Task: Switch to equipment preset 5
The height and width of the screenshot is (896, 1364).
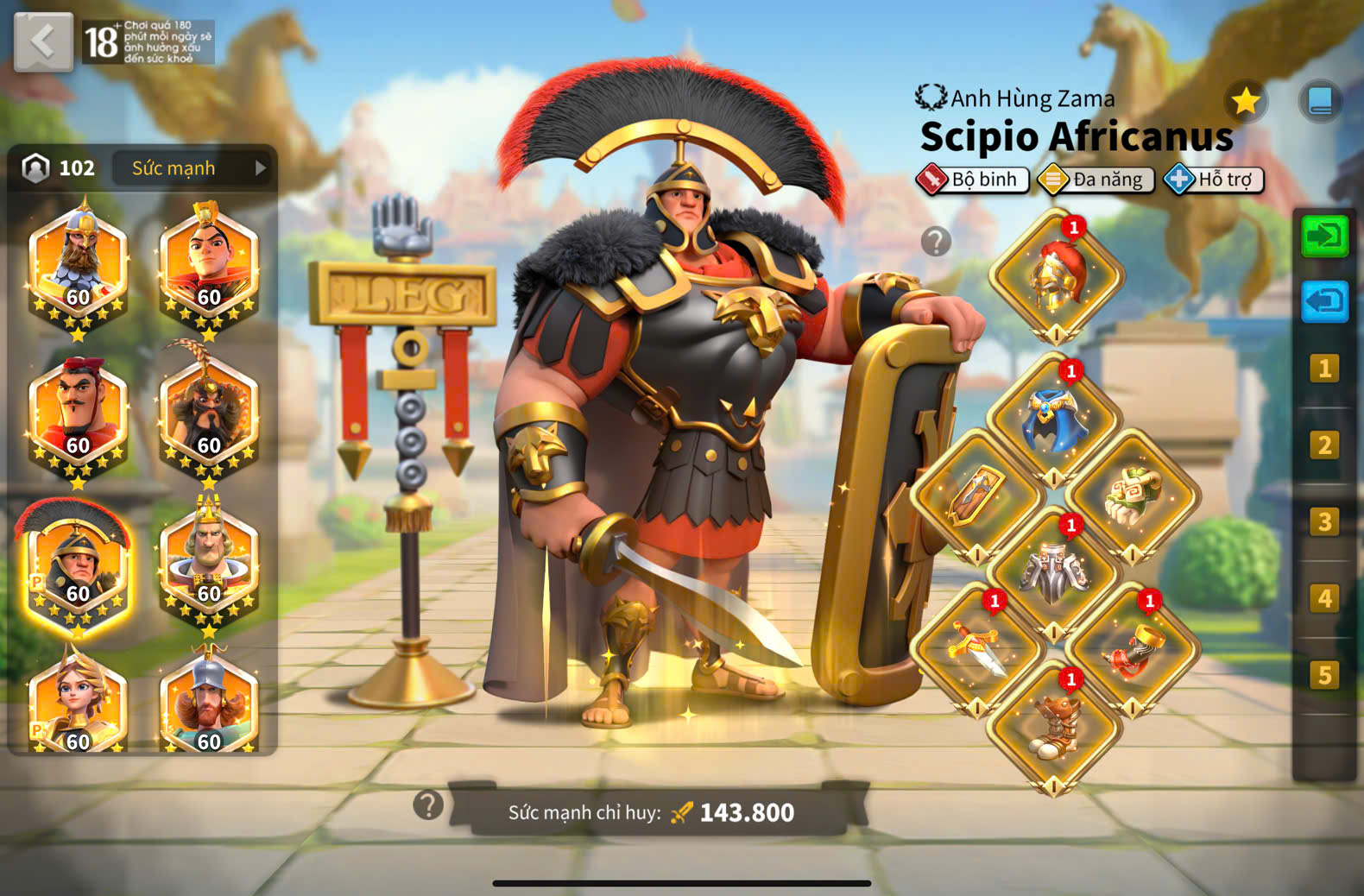Action: (1324, 675)
